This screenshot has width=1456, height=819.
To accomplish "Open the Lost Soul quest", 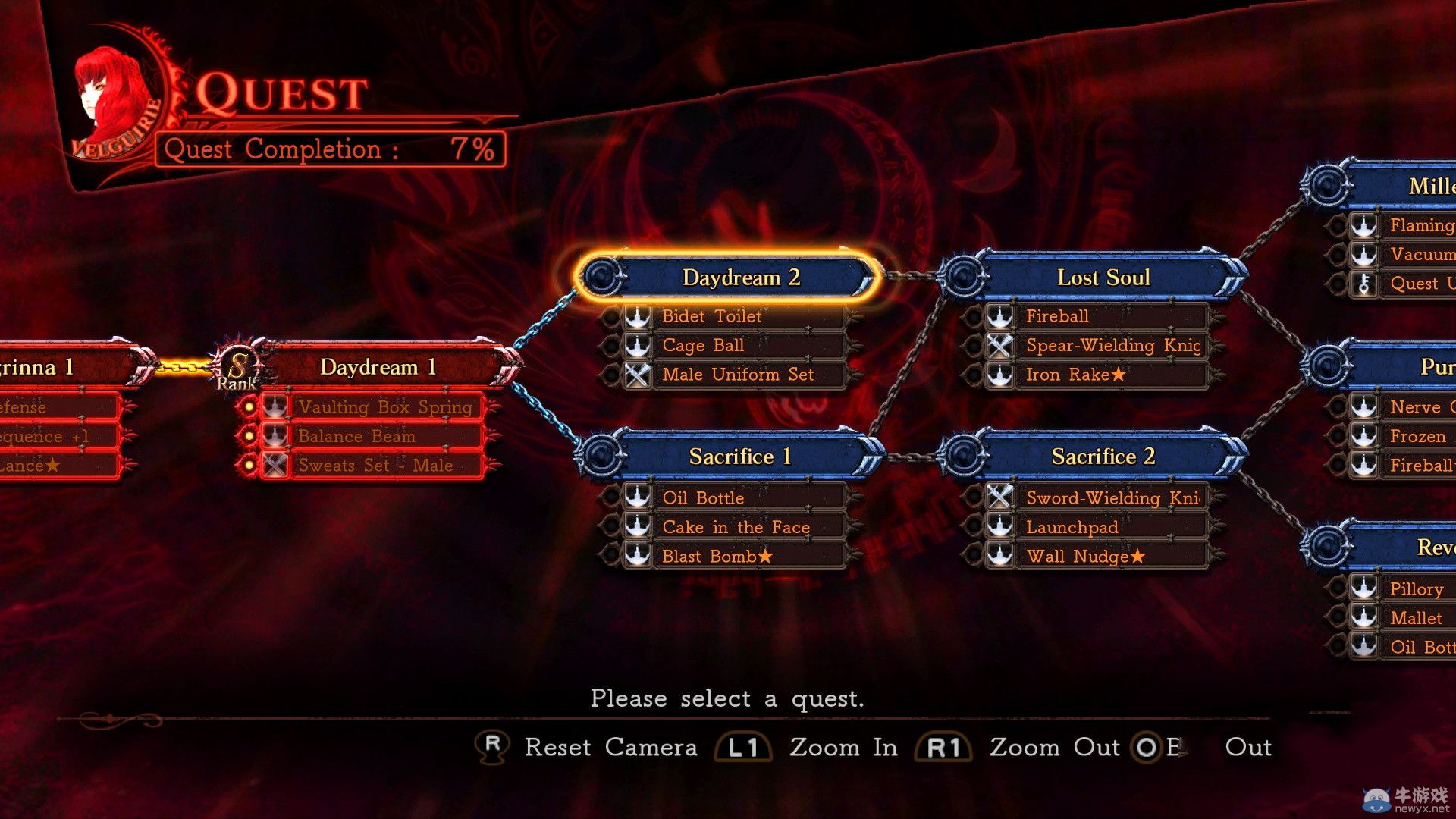I will click(x=1103, y=278).
